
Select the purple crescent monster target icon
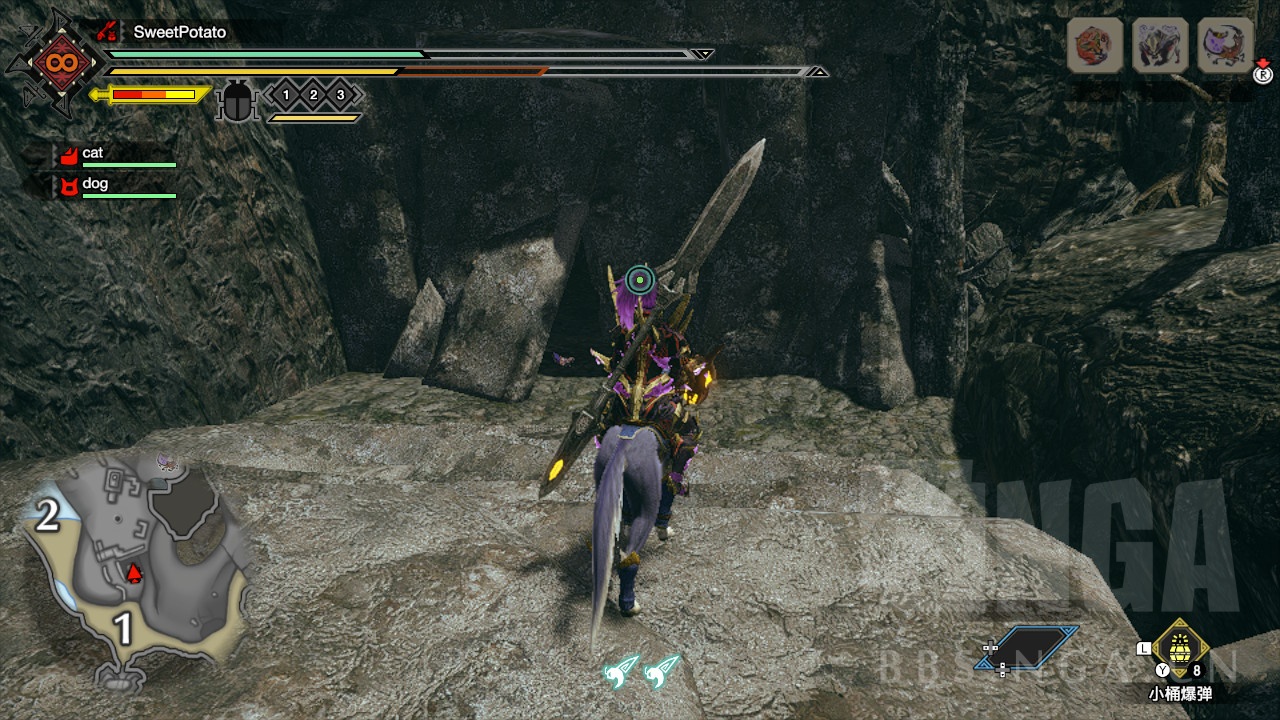tap(1225, 45)
